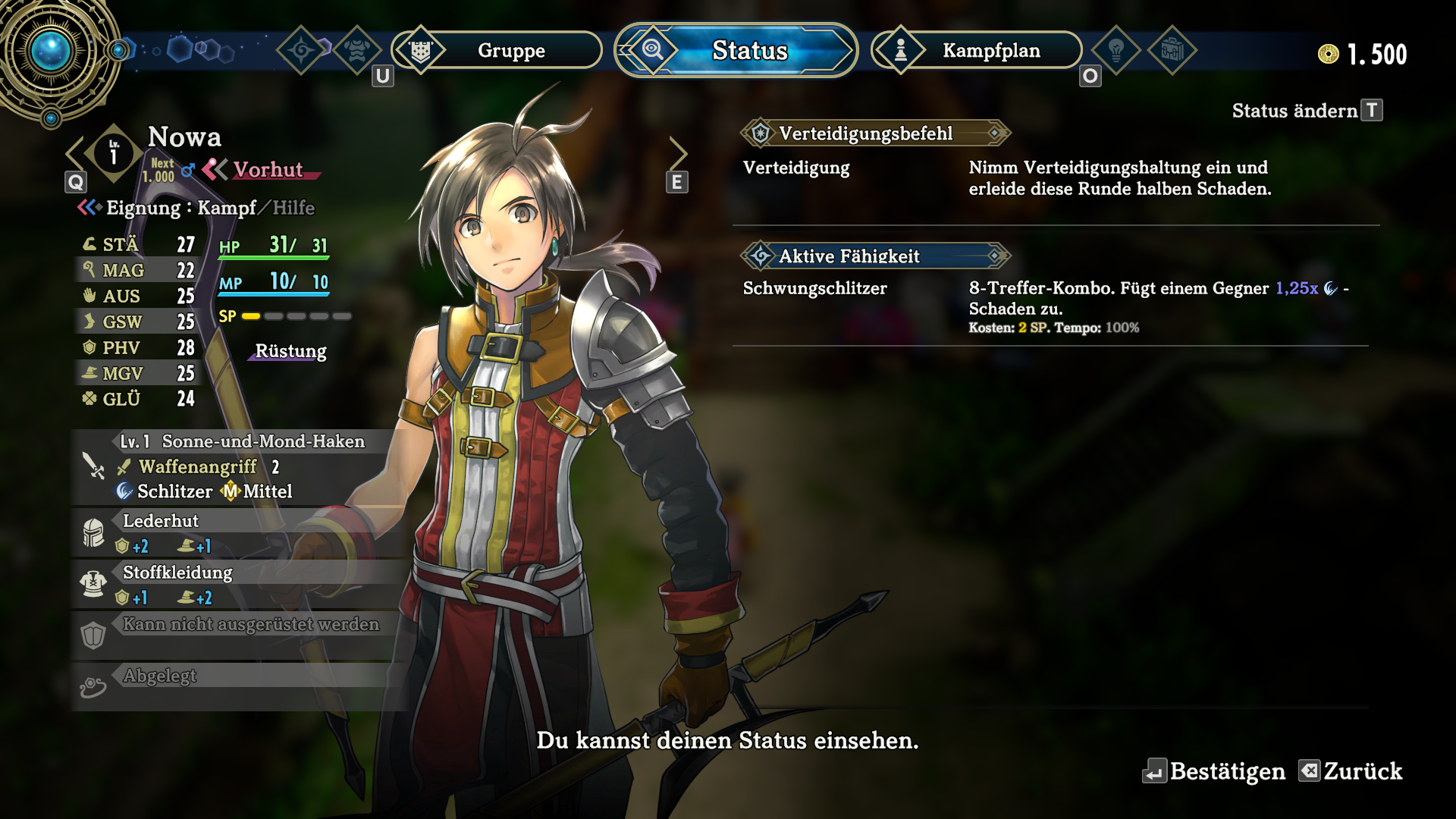
Task: Select the Schwungschlitzer skill entry
Action: (815, 288)
